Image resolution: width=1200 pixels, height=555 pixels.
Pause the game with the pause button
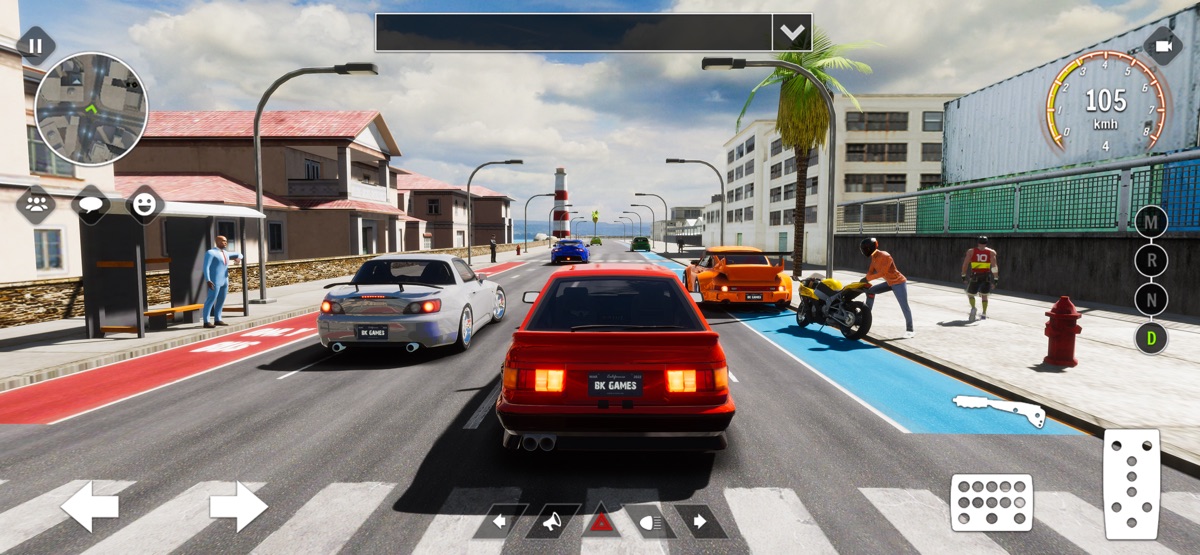click(x=36, y=46)
